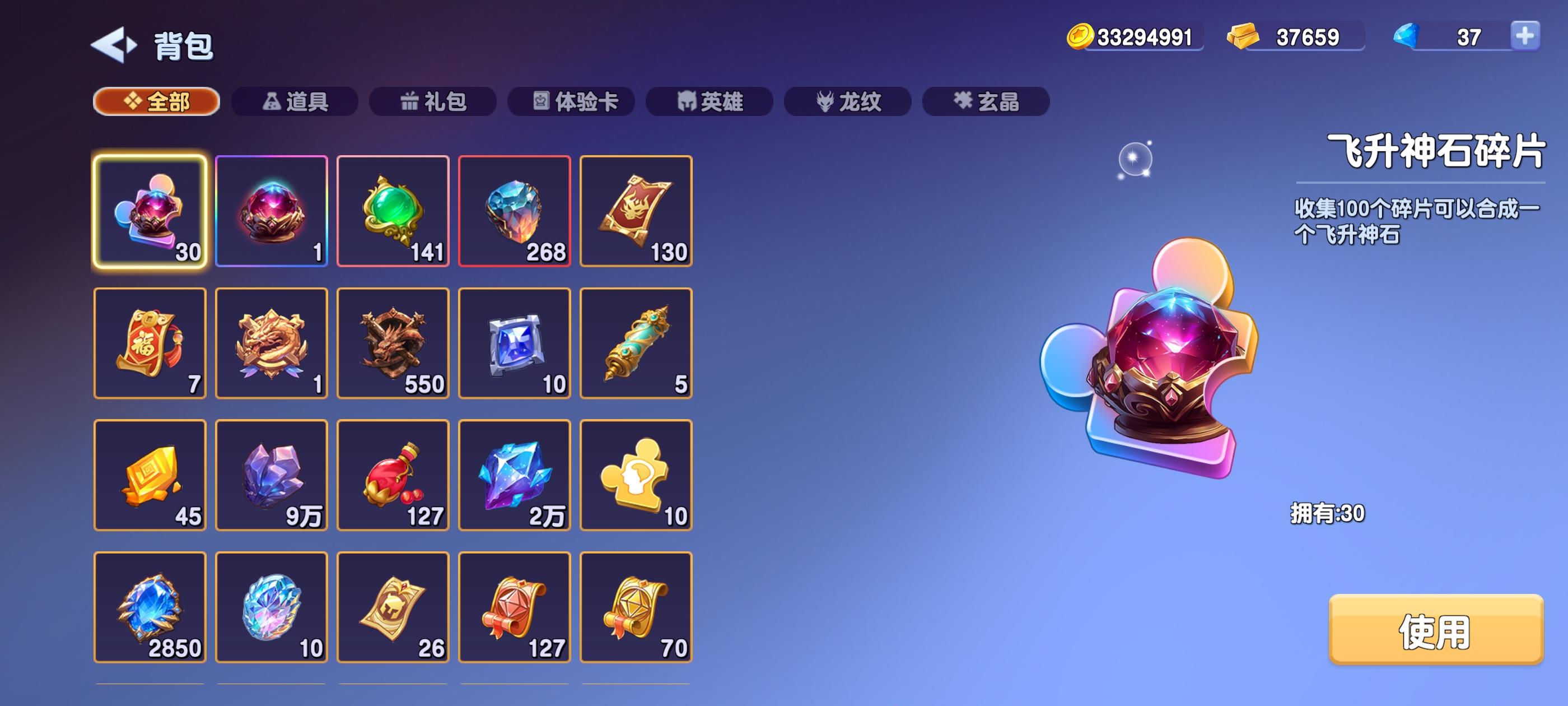
Task: Select the blue crystal cluster showing 2万
Action: pyautogui.click(x=515, y=476)
